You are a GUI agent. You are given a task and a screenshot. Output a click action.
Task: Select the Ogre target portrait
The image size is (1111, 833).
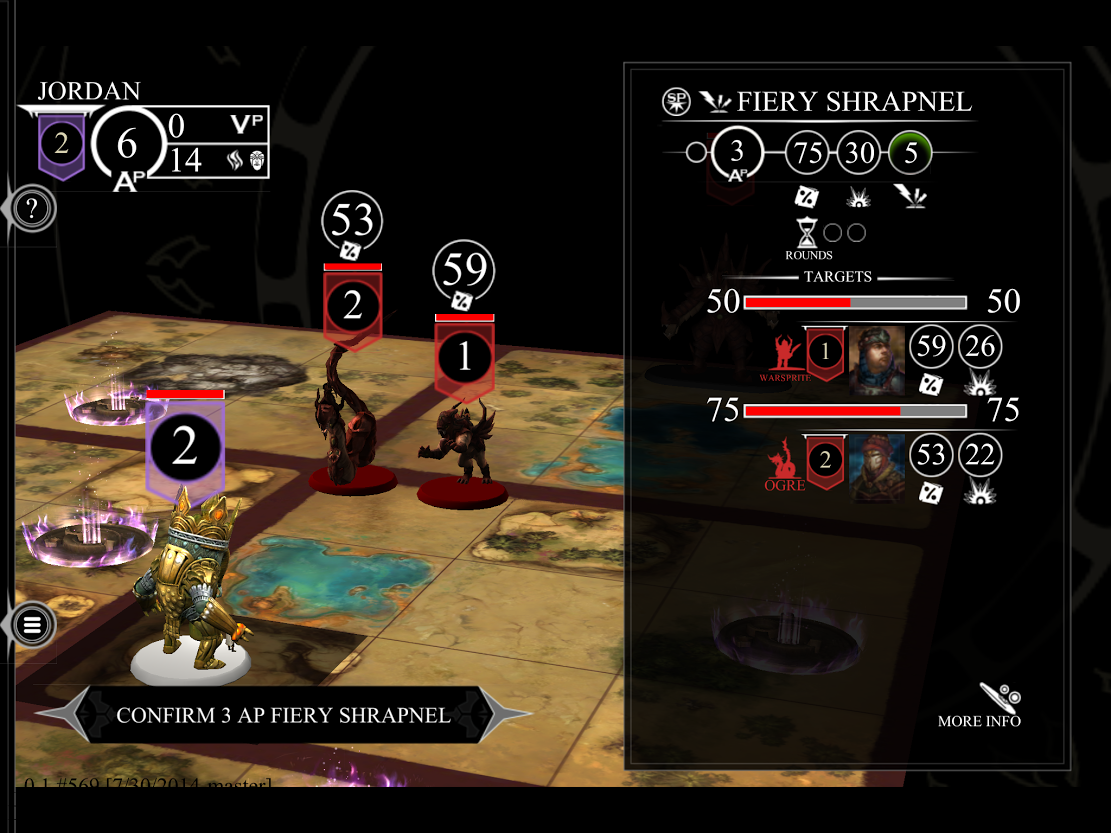877,467
